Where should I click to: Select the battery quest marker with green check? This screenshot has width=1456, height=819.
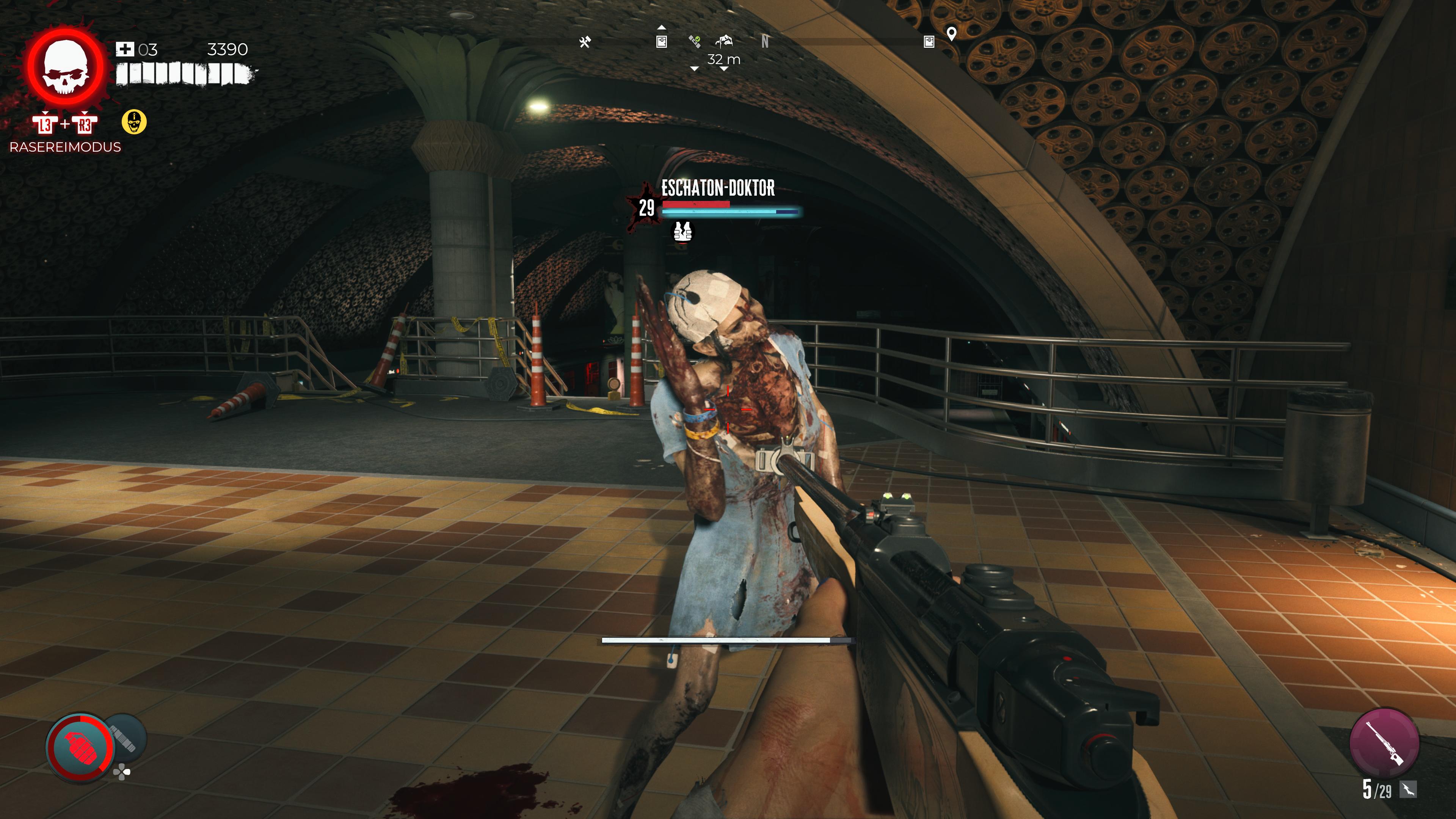tap(695, 41)
